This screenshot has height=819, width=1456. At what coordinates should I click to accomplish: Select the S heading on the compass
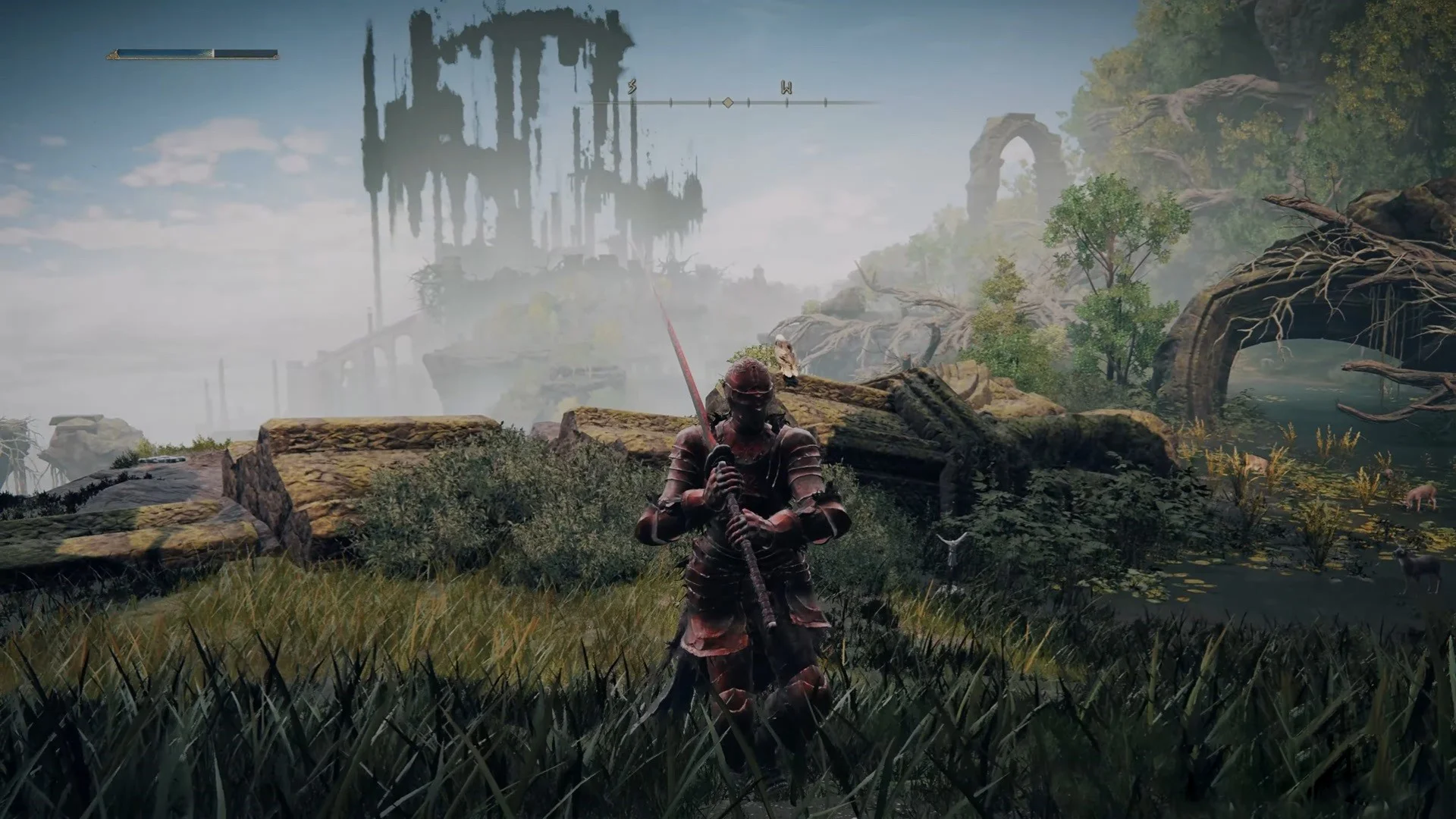click(632, 89)
